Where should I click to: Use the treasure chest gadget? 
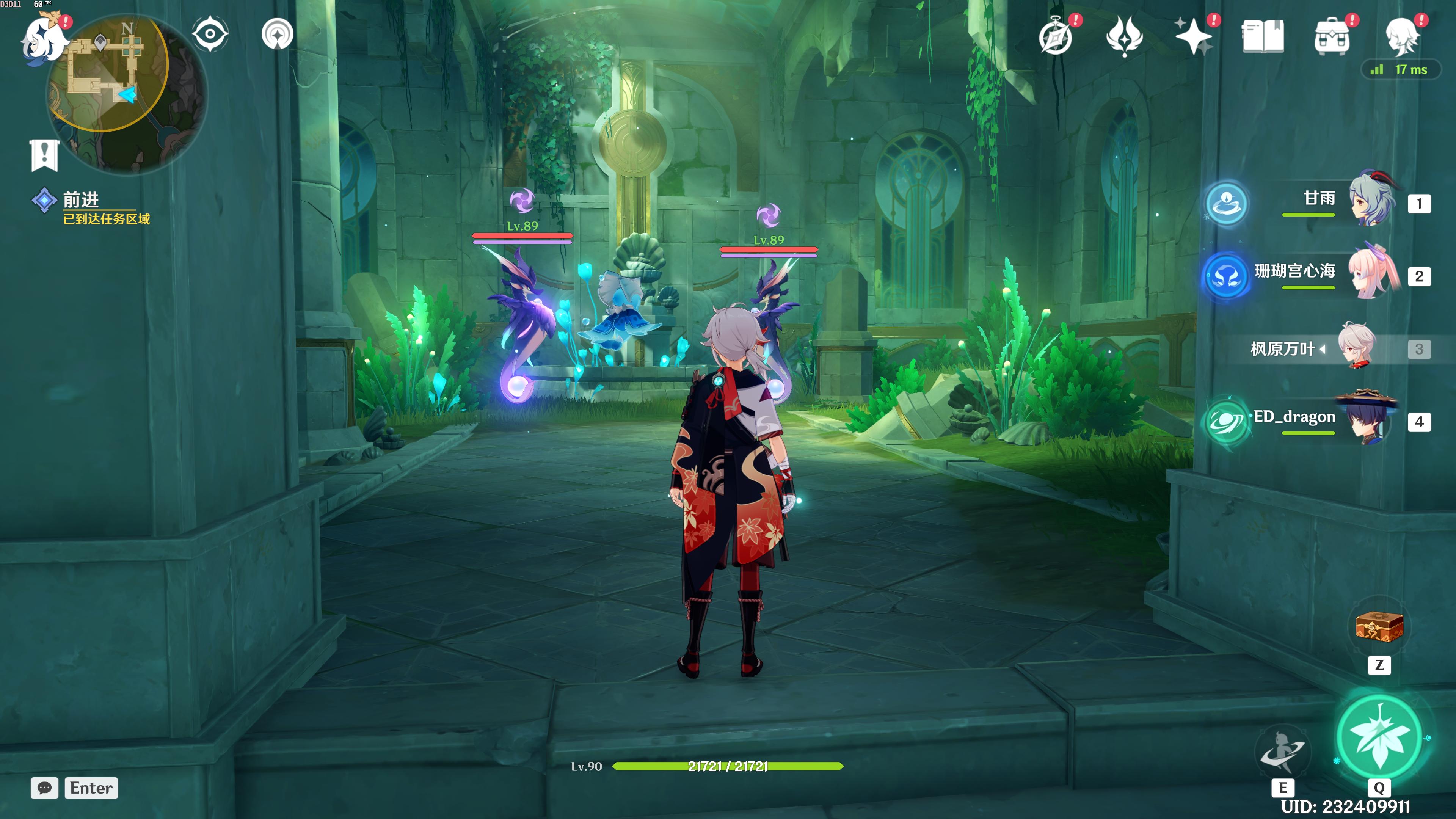(x=1379, y=627)
